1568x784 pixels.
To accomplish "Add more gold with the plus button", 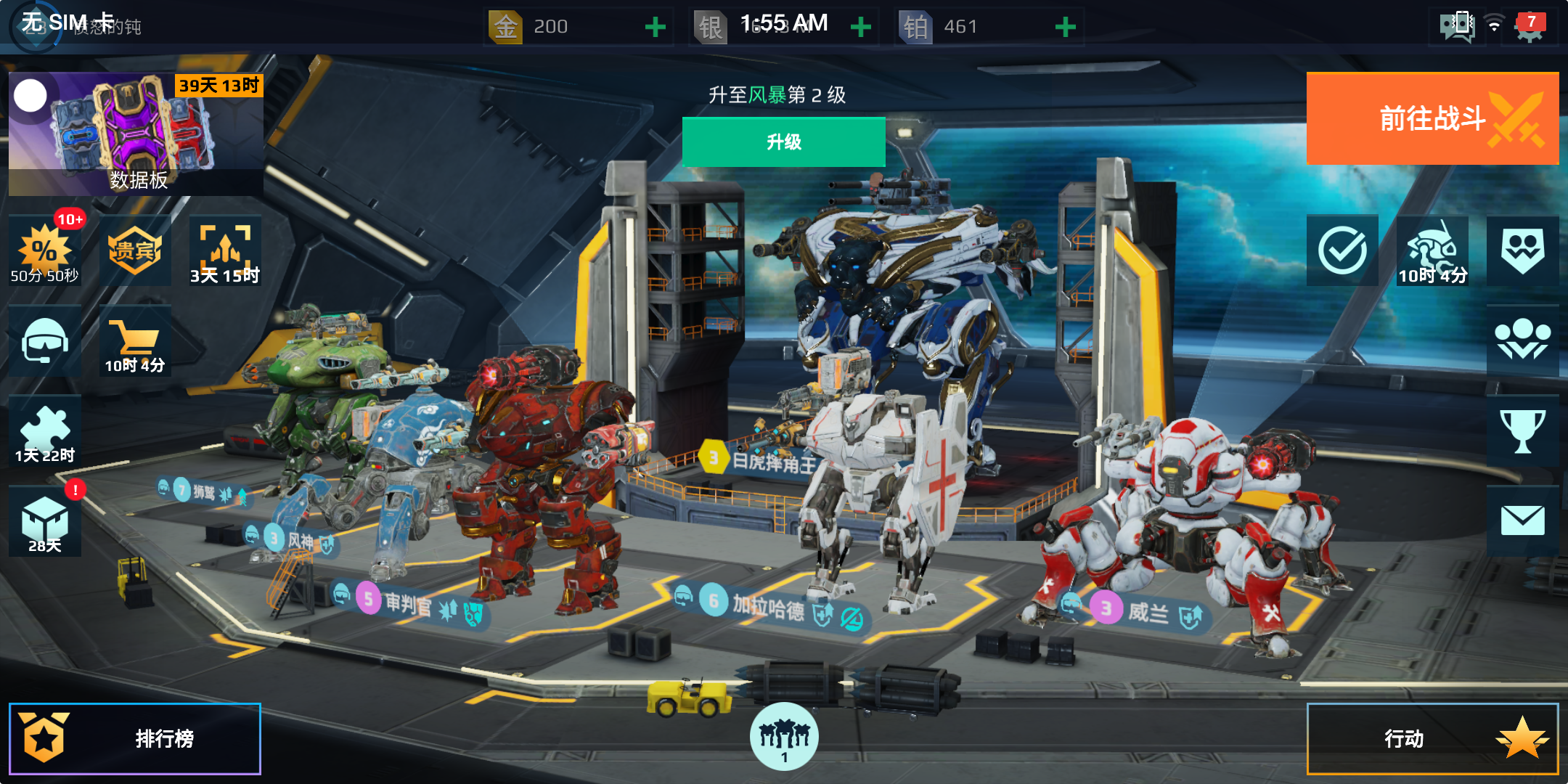I will (655, 28).
